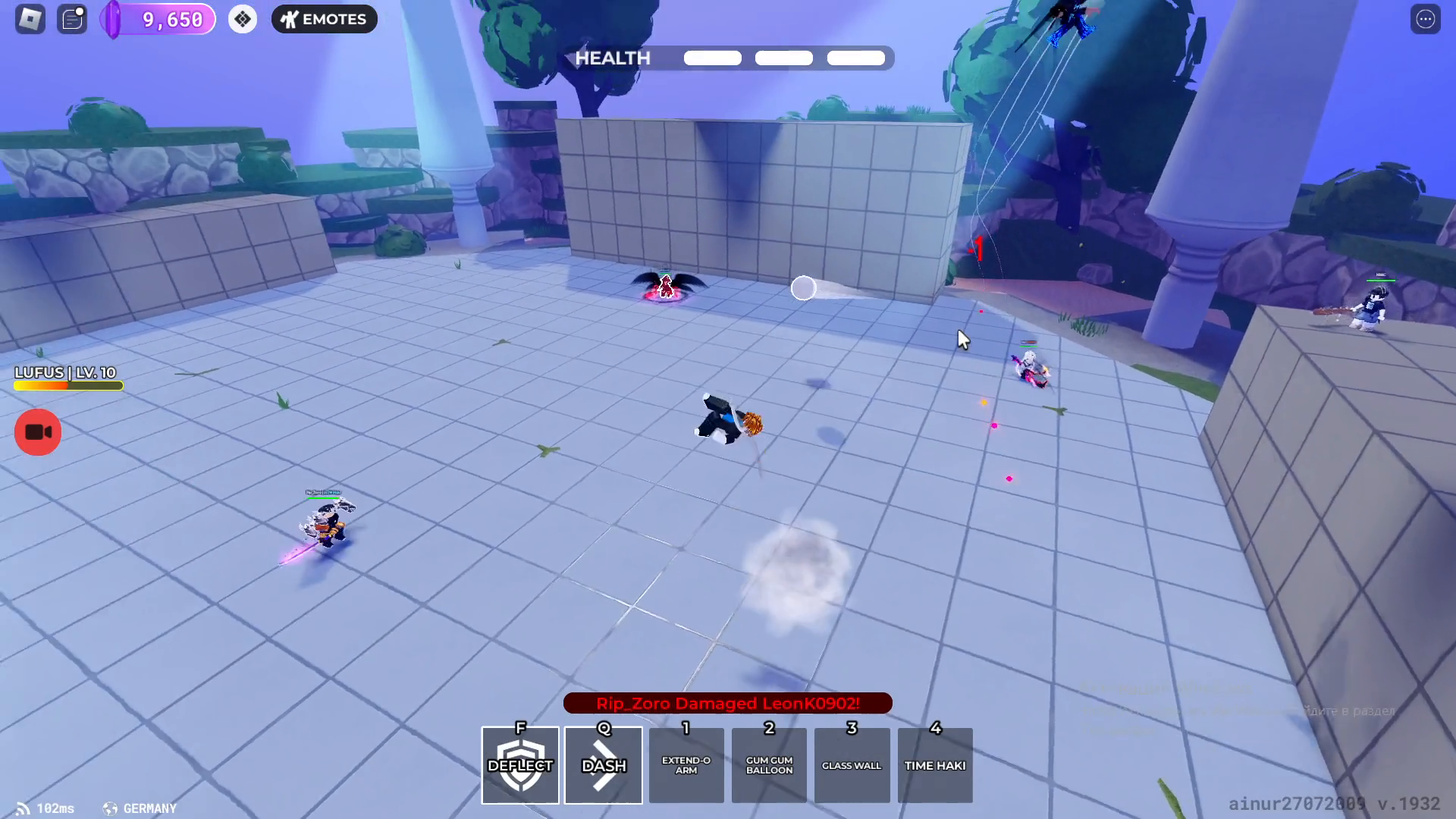
Task: Cast the Gum Gum Balloon ability icon
Action: pos(769,765)
